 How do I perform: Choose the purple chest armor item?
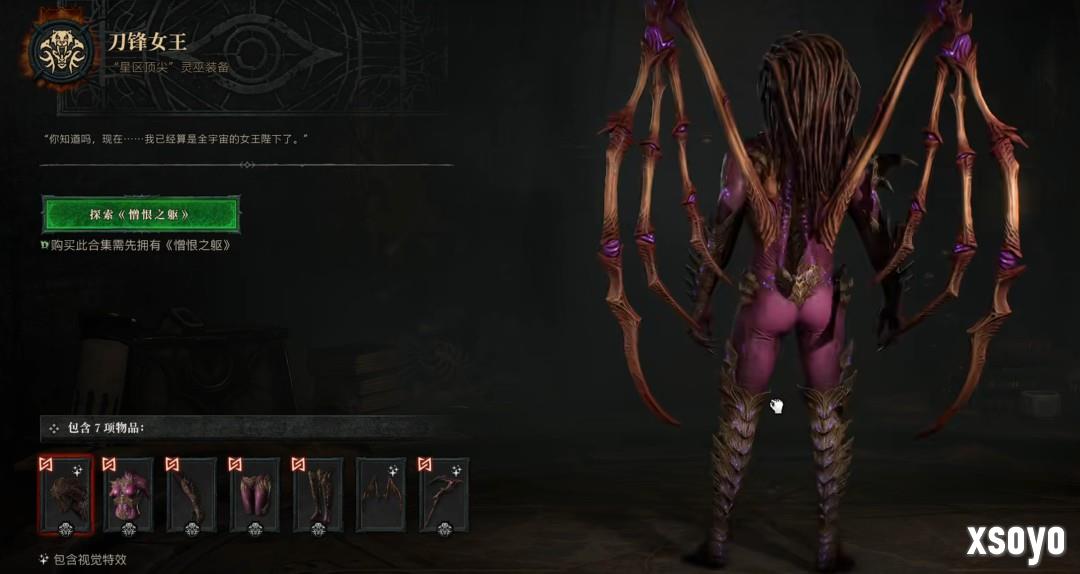(129, 495)
